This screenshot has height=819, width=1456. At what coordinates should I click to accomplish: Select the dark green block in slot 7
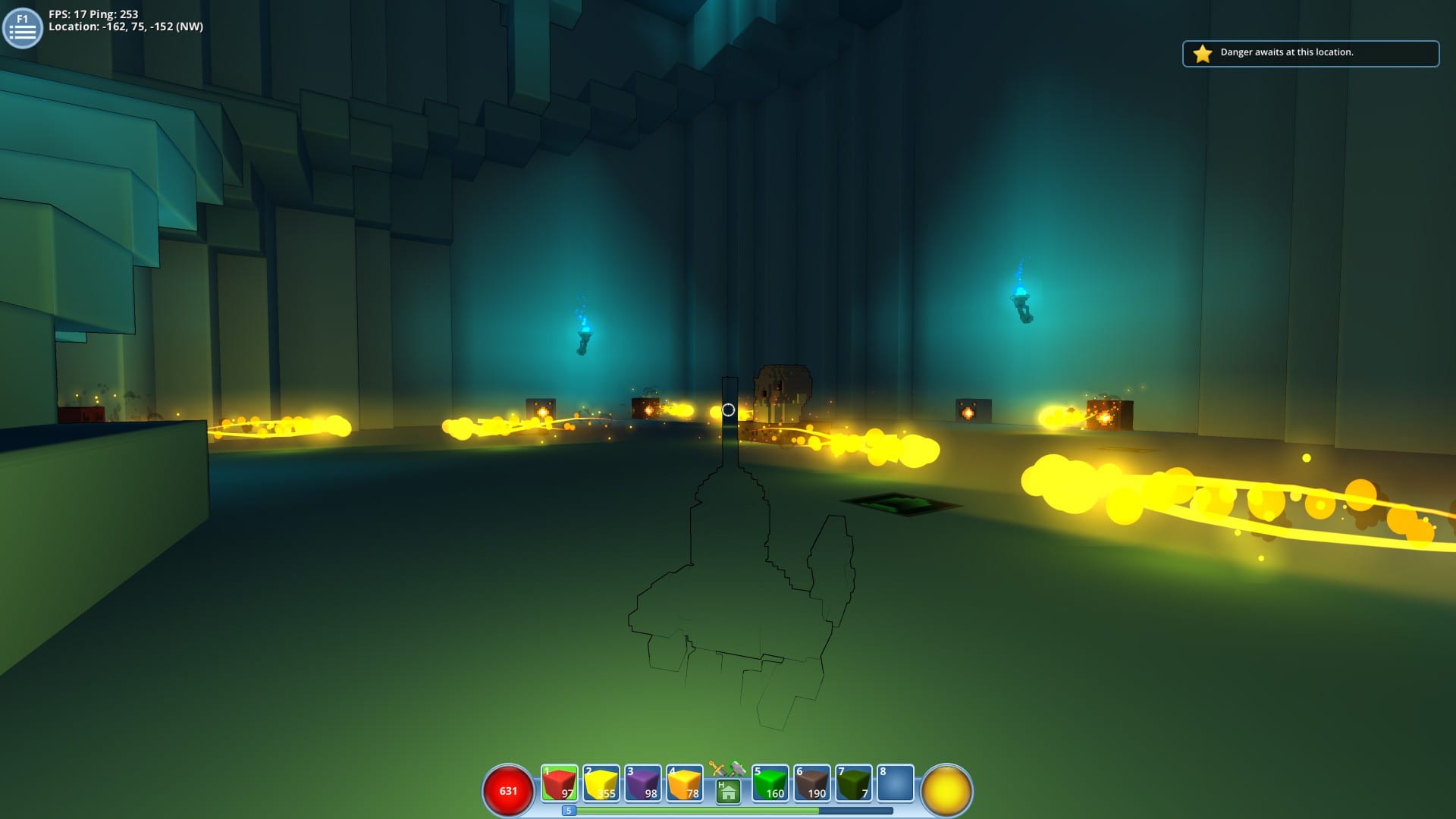point(853,783)
